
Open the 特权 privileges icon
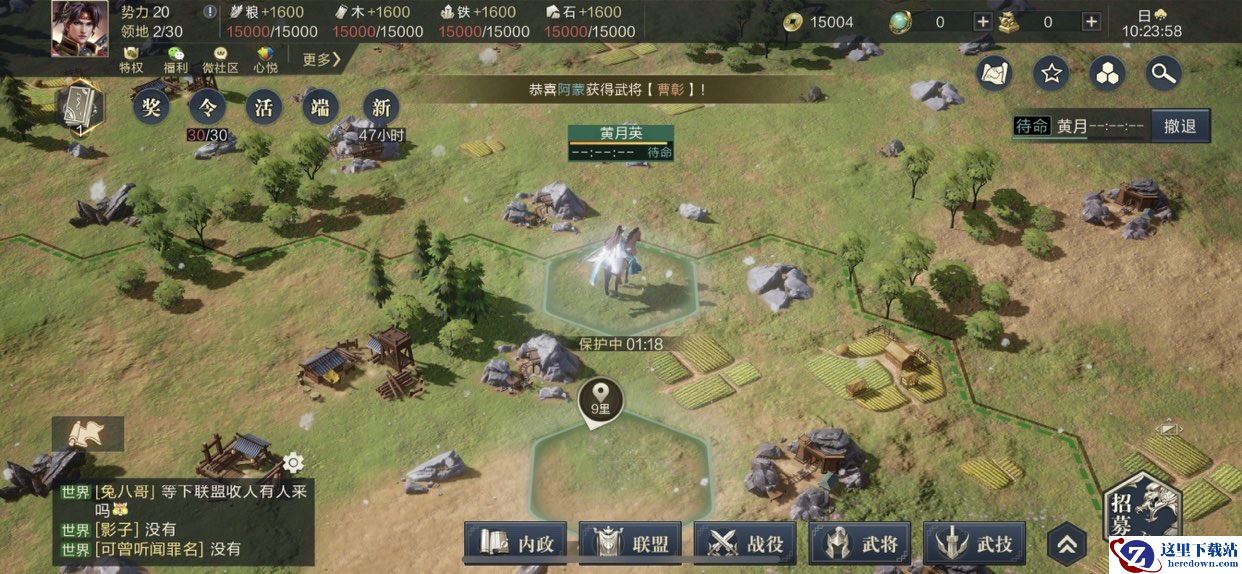(131, 59)
